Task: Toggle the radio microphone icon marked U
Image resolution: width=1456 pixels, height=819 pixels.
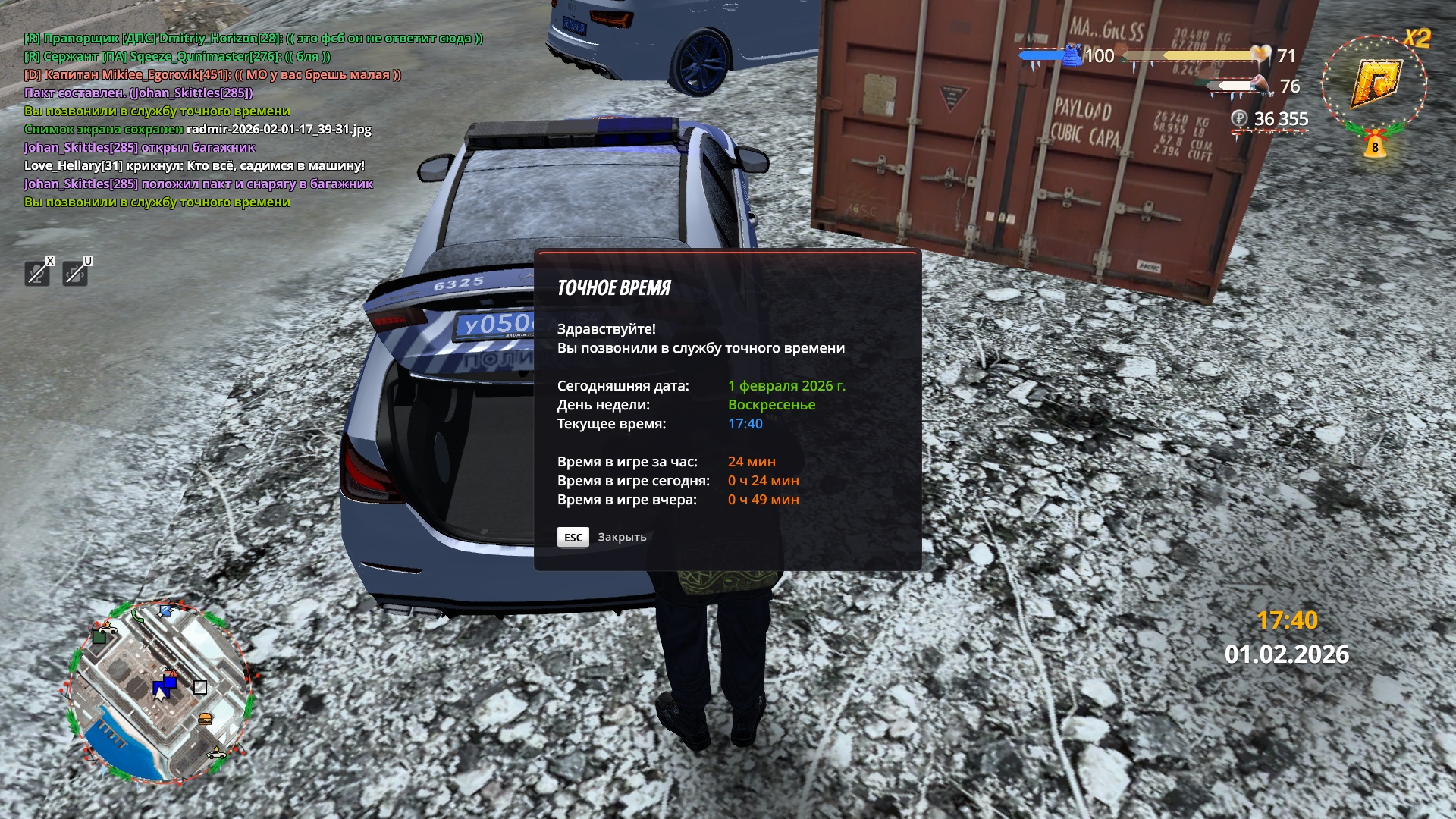Action: (x=75, y=273)
